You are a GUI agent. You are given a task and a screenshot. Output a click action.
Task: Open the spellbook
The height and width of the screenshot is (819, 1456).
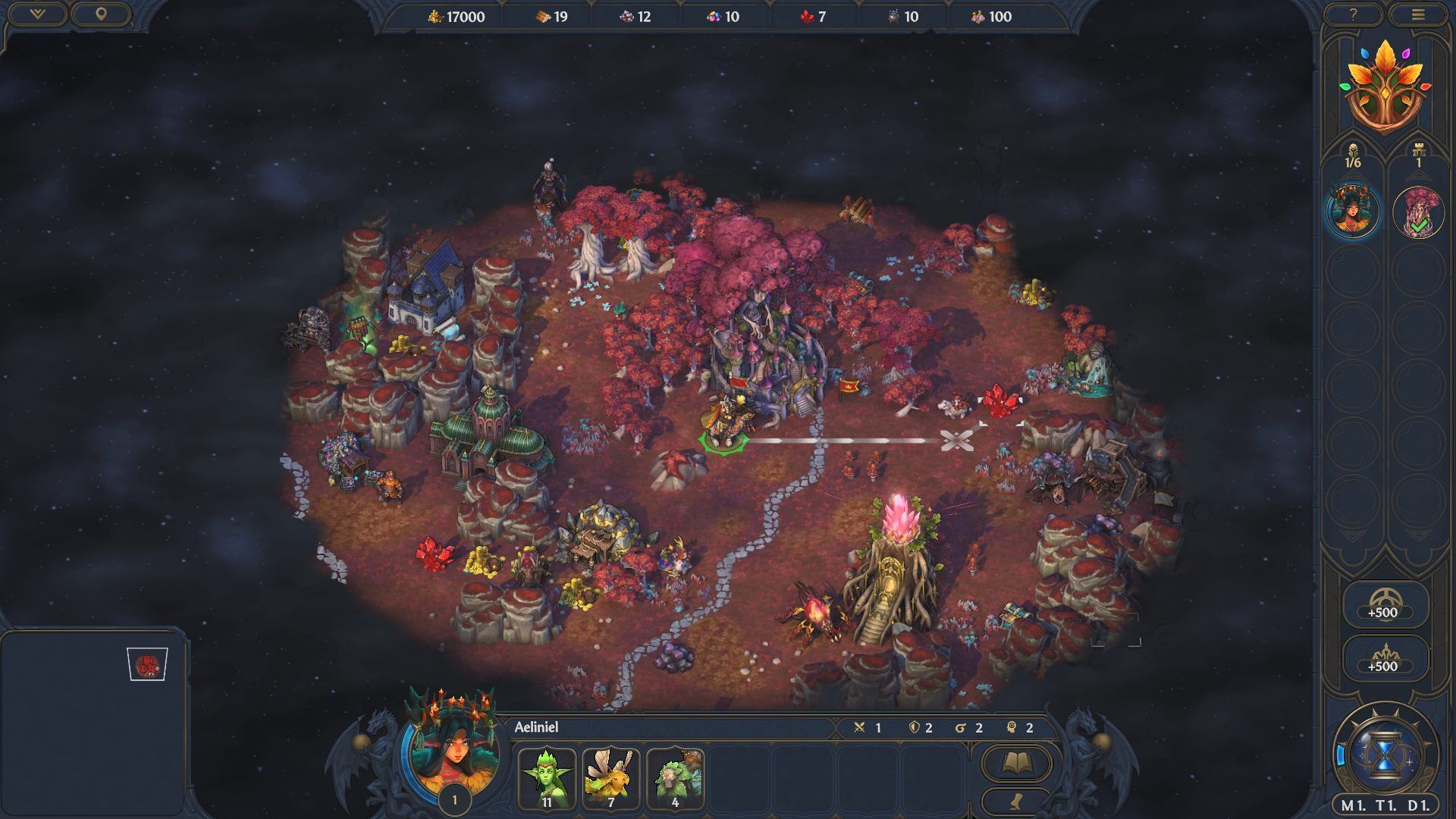click(1016, 763)
